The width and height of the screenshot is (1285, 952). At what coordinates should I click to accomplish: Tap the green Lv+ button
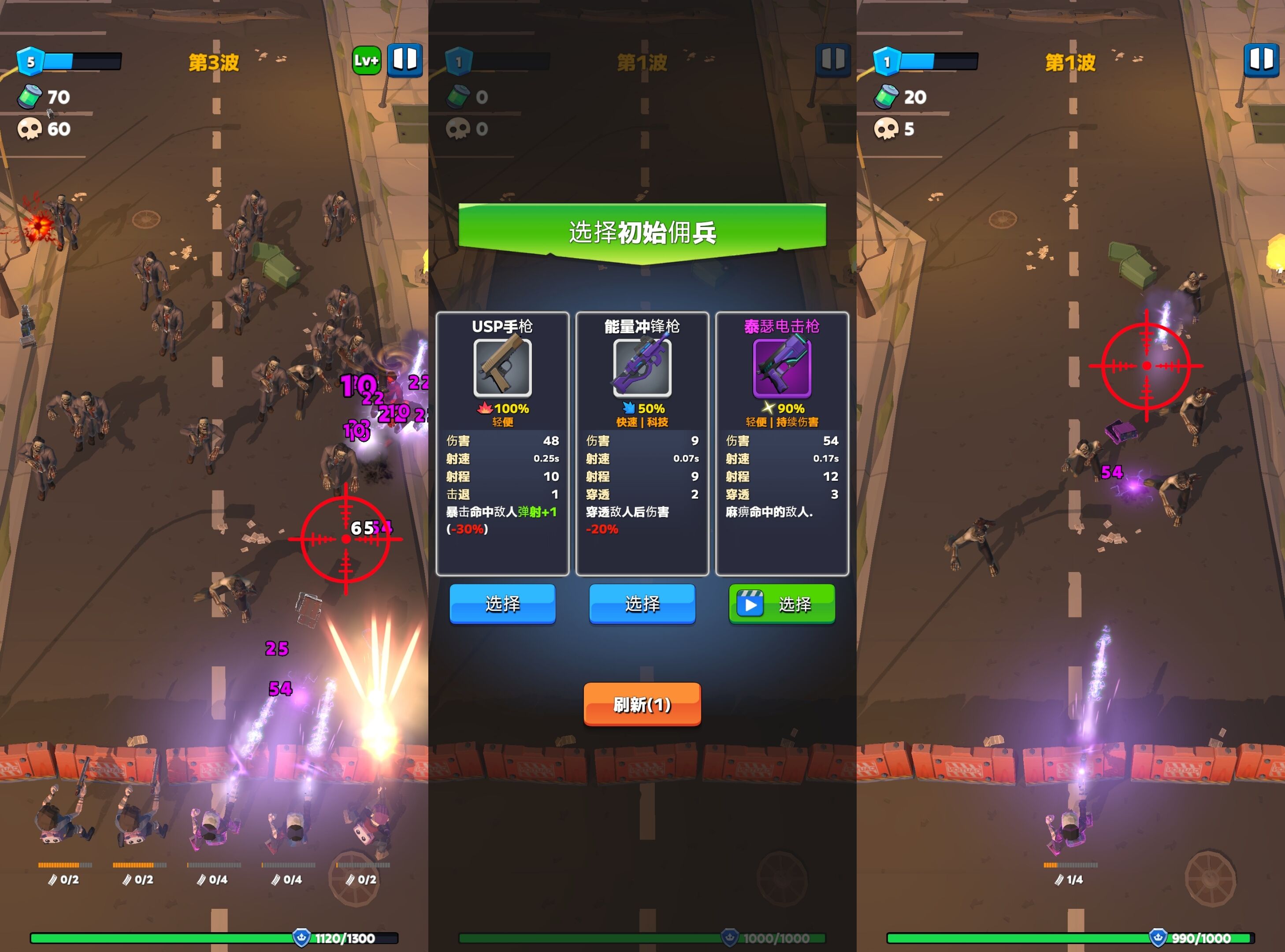[x=366, y=60]
